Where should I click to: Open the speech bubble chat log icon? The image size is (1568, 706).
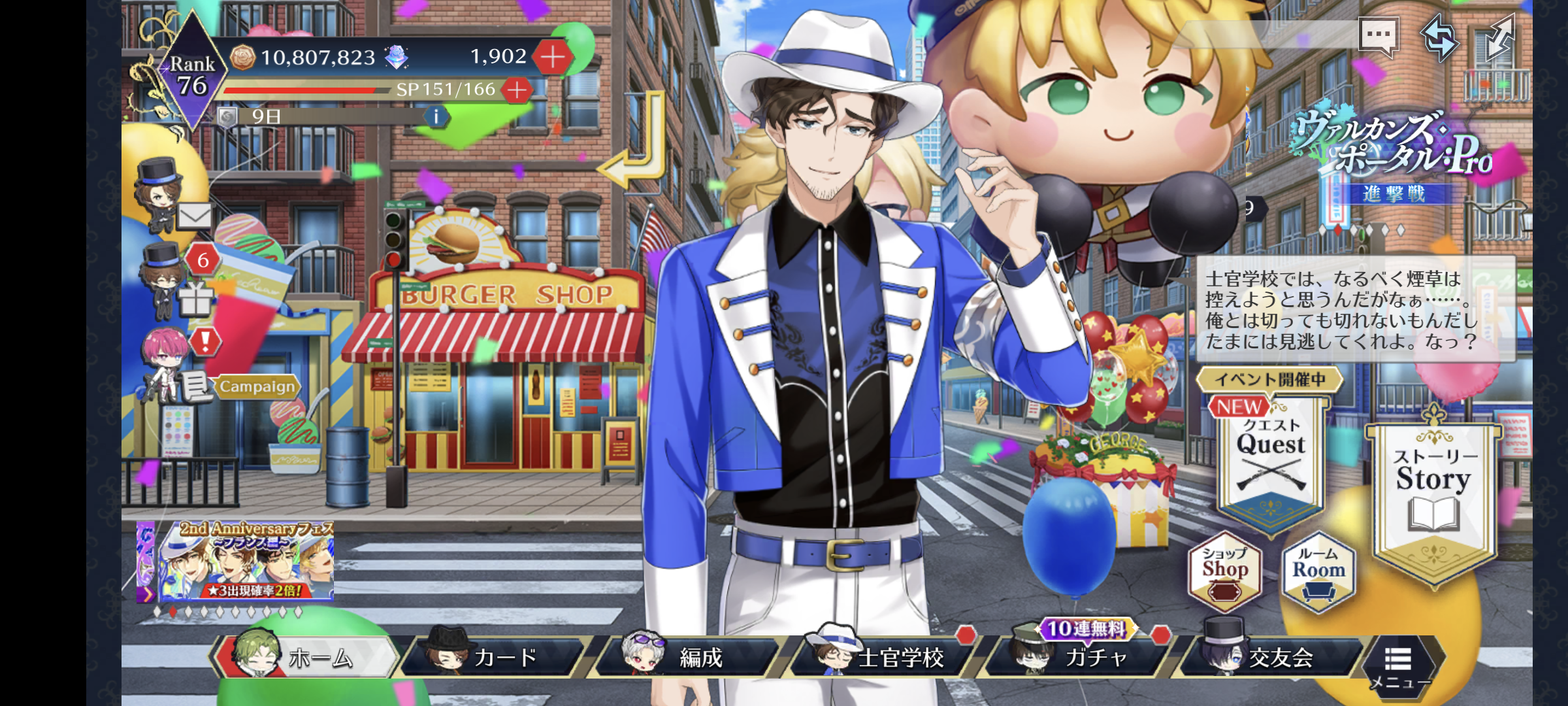tap(1377, 35)
